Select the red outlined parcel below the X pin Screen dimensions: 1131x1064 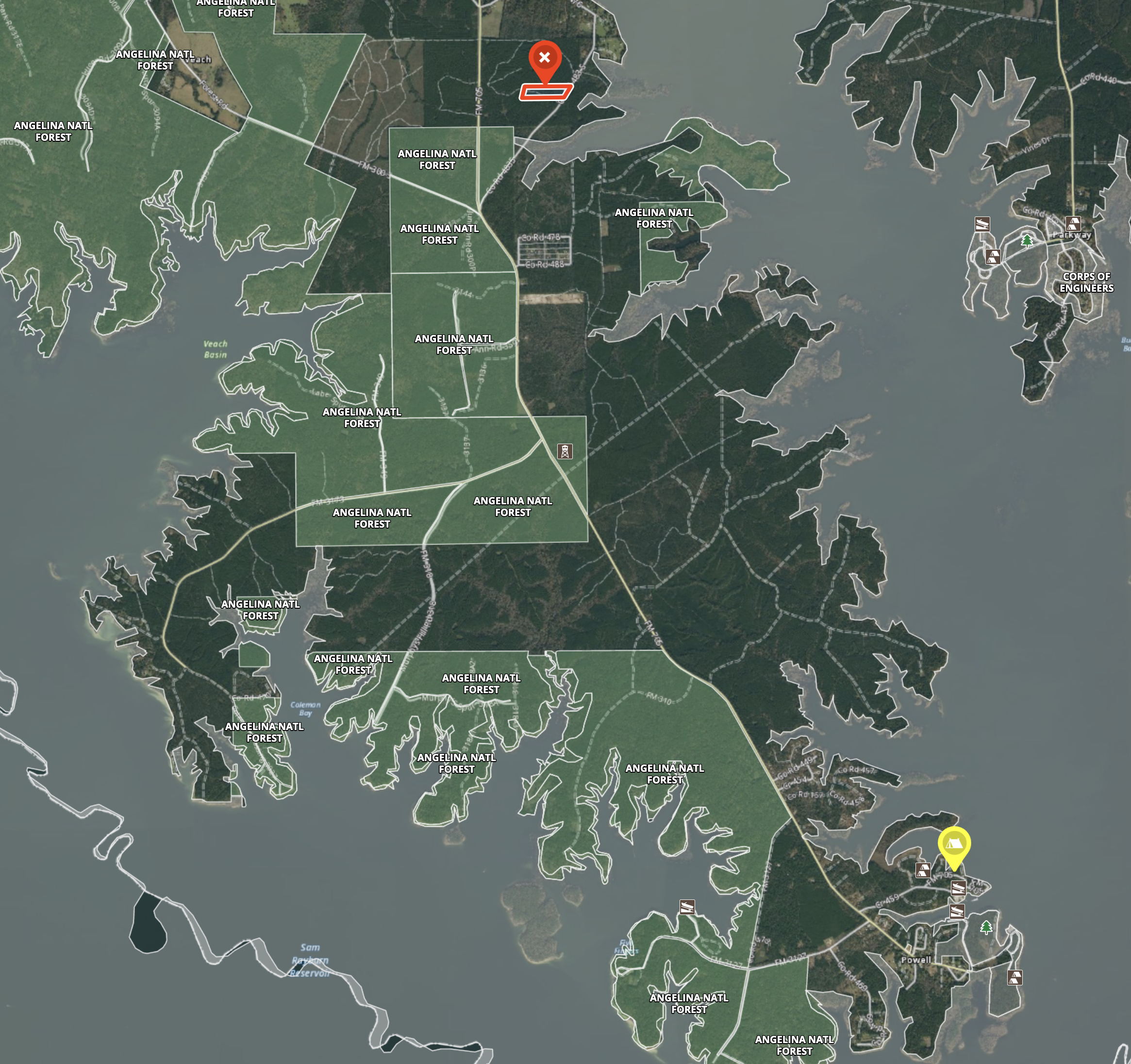(545, 92)
